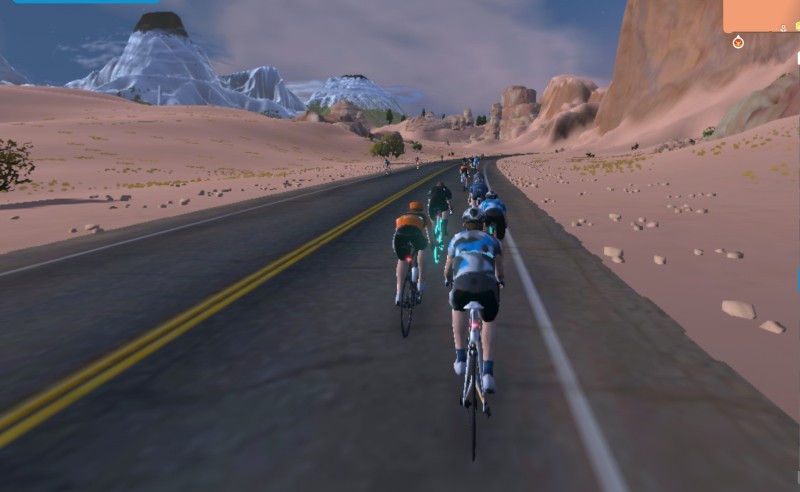
Task: Select the red round marker below the minimap
Action: (738, 42)
